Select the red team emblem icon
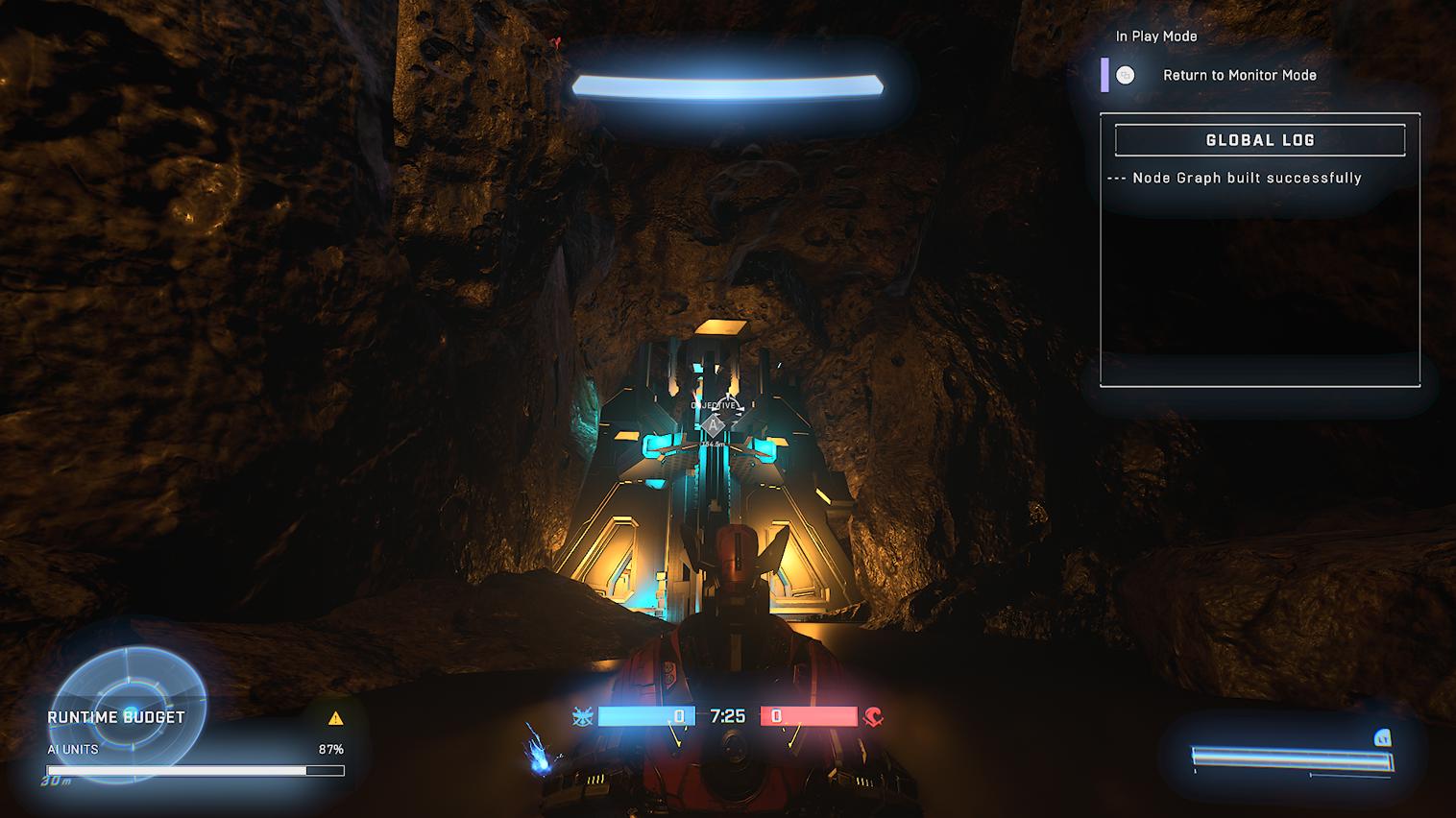This screenshot has height=818, width=1456. point(873,716)
